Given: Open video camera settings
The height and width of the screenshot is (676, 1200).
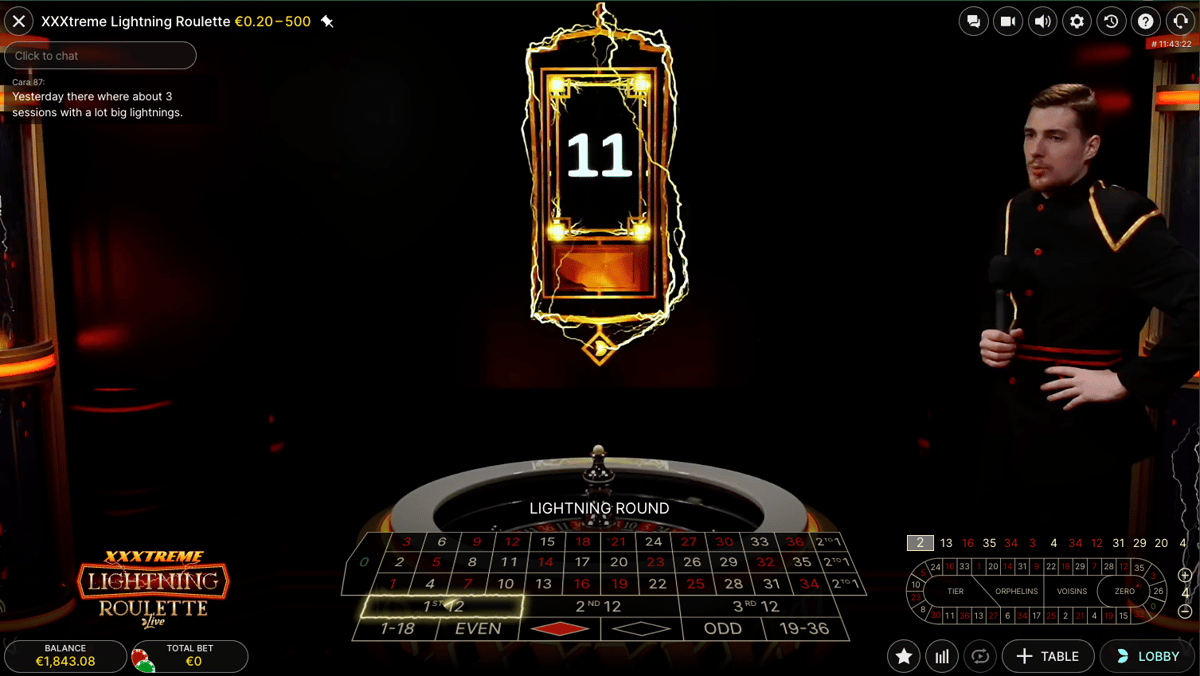Looking at the screenshot, I should pyautogui.click(x=1008, y=21).
